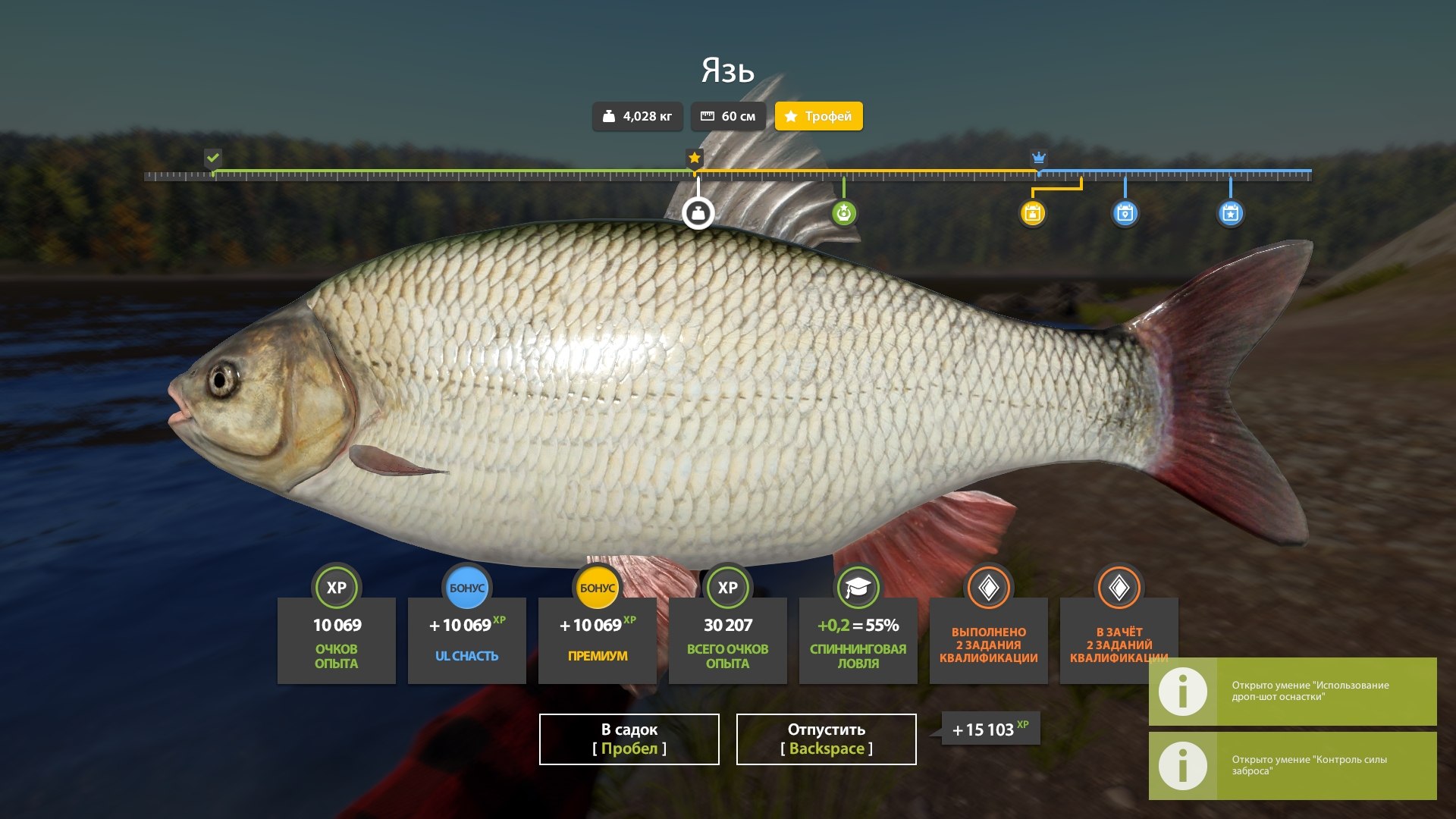Click the blue crown icon on scale
The width and height of the screenshot is (1456, 819).
pos(1039,158)
